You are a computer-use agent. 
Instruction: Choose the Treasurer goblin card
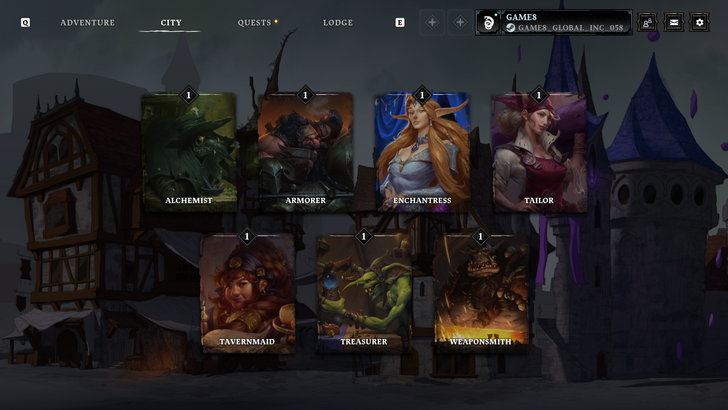364,292
